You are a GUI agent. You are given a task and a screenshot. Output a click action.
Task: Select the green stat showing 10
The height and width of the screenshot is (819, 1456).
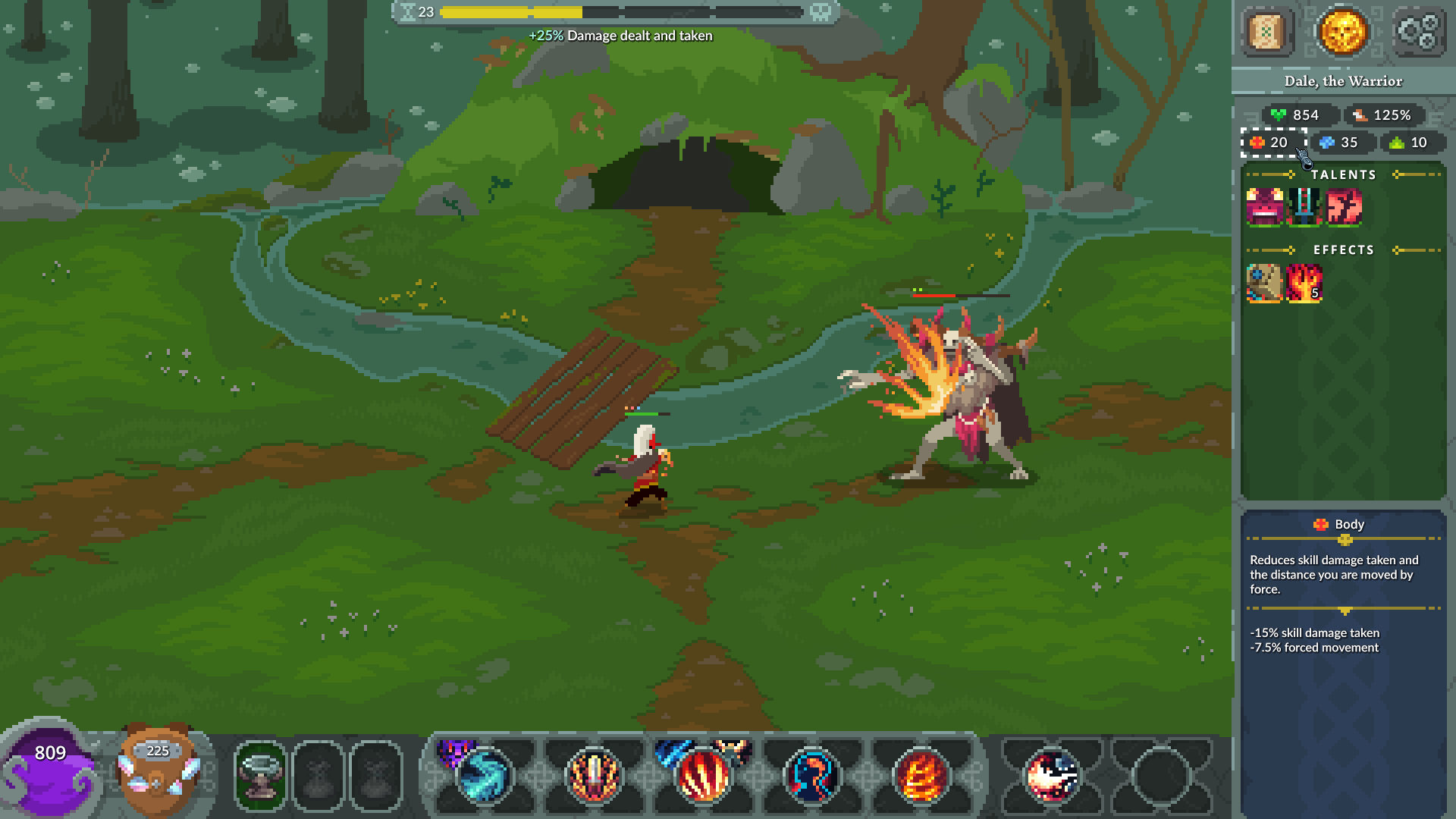point(1410,143)
